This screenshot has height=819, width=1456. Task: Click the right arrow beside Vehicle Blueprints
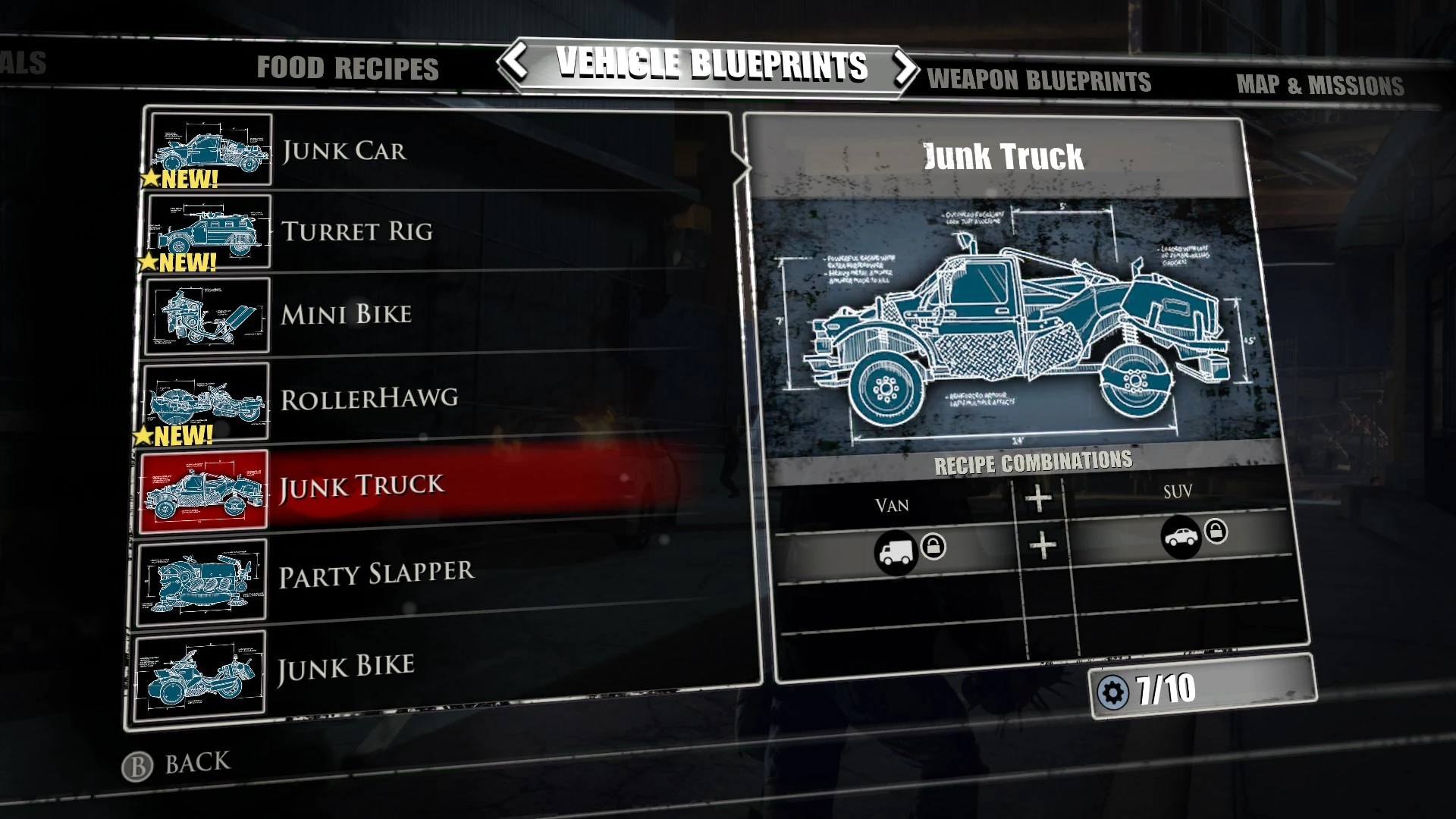click(x=906, y=67)
